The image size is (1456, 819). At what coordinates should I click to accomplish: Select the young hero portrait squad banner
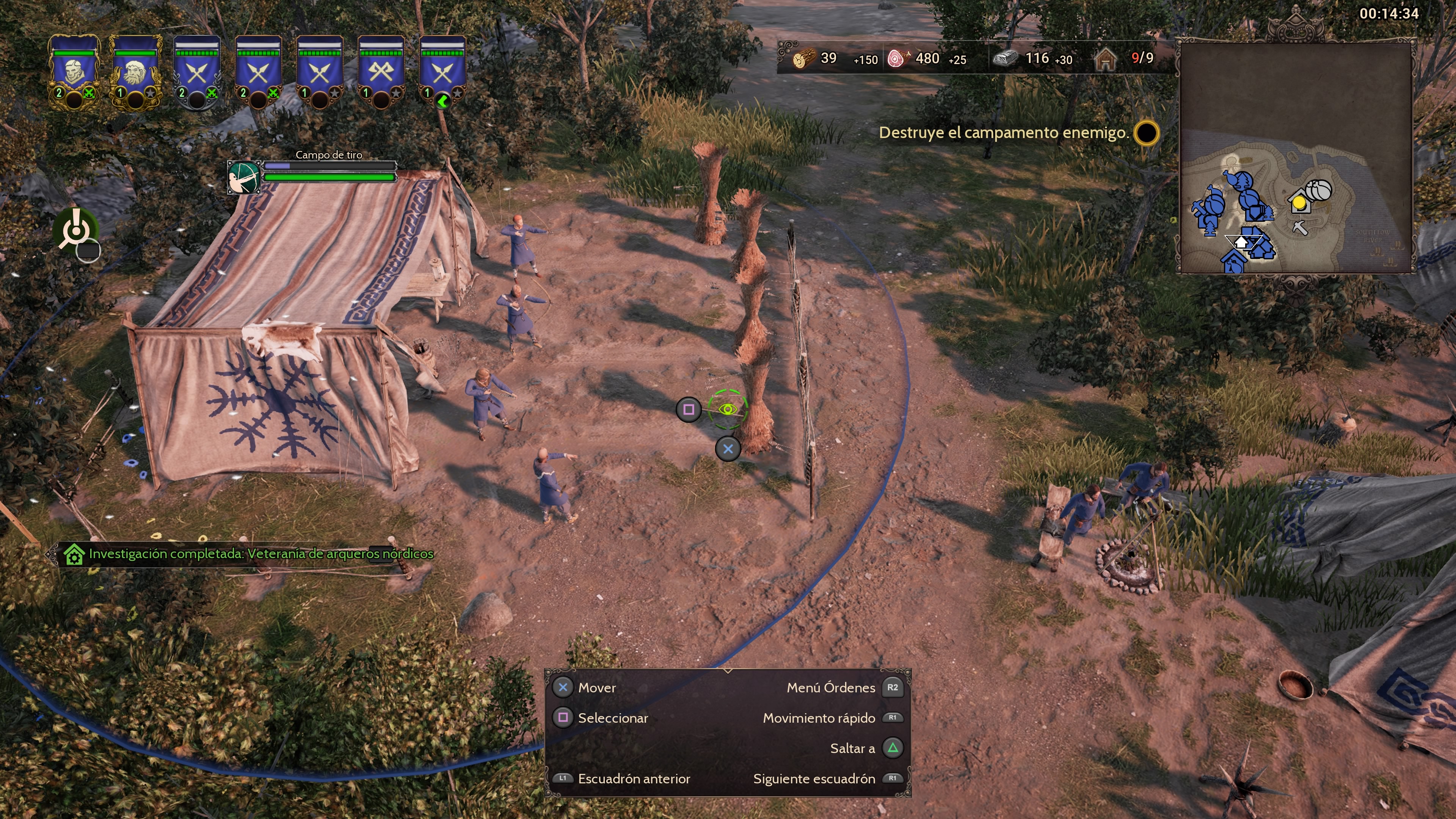click(x=74, y=70)
